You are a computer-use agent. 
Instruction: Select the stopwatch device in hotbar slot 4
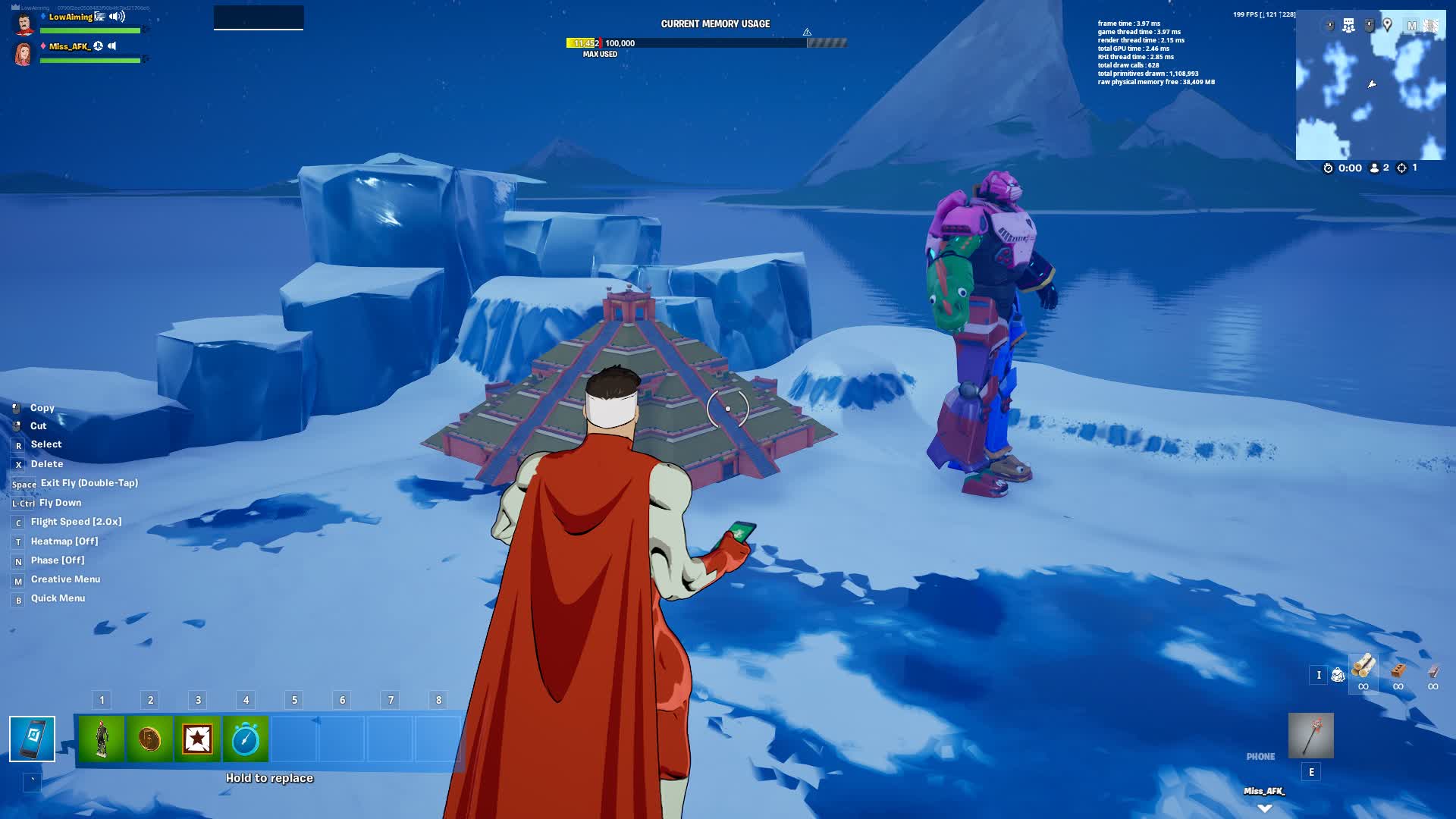click(x=246, y=739)
